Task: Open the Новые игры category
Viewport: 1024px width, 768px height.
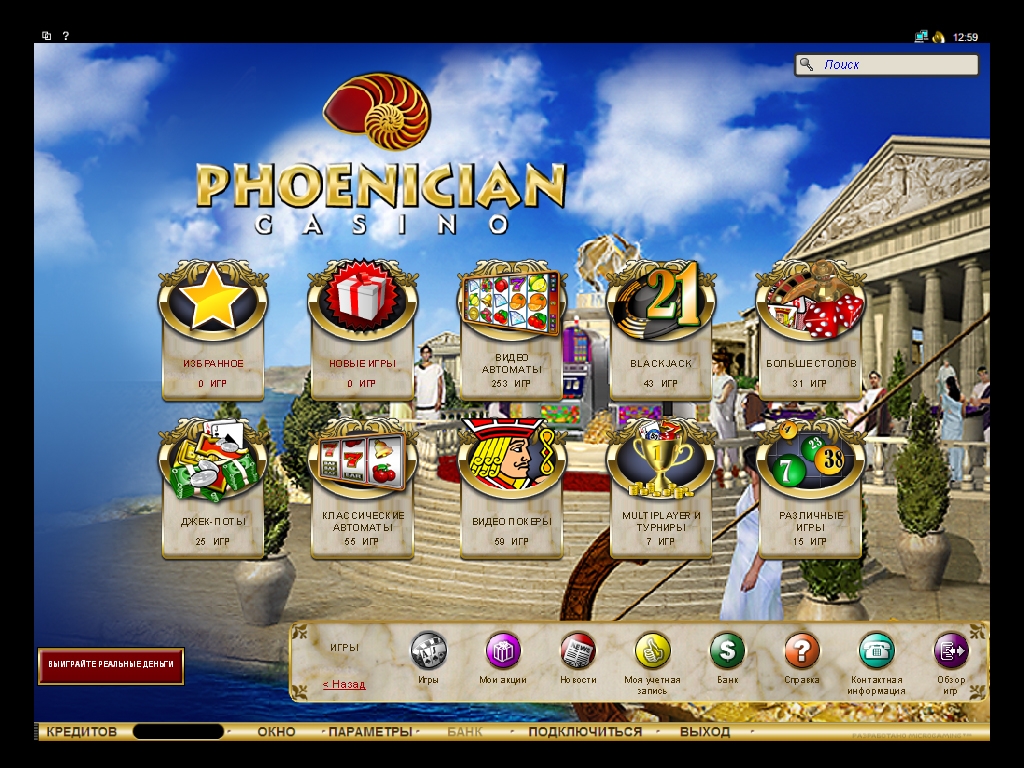Action: (362, 330)
